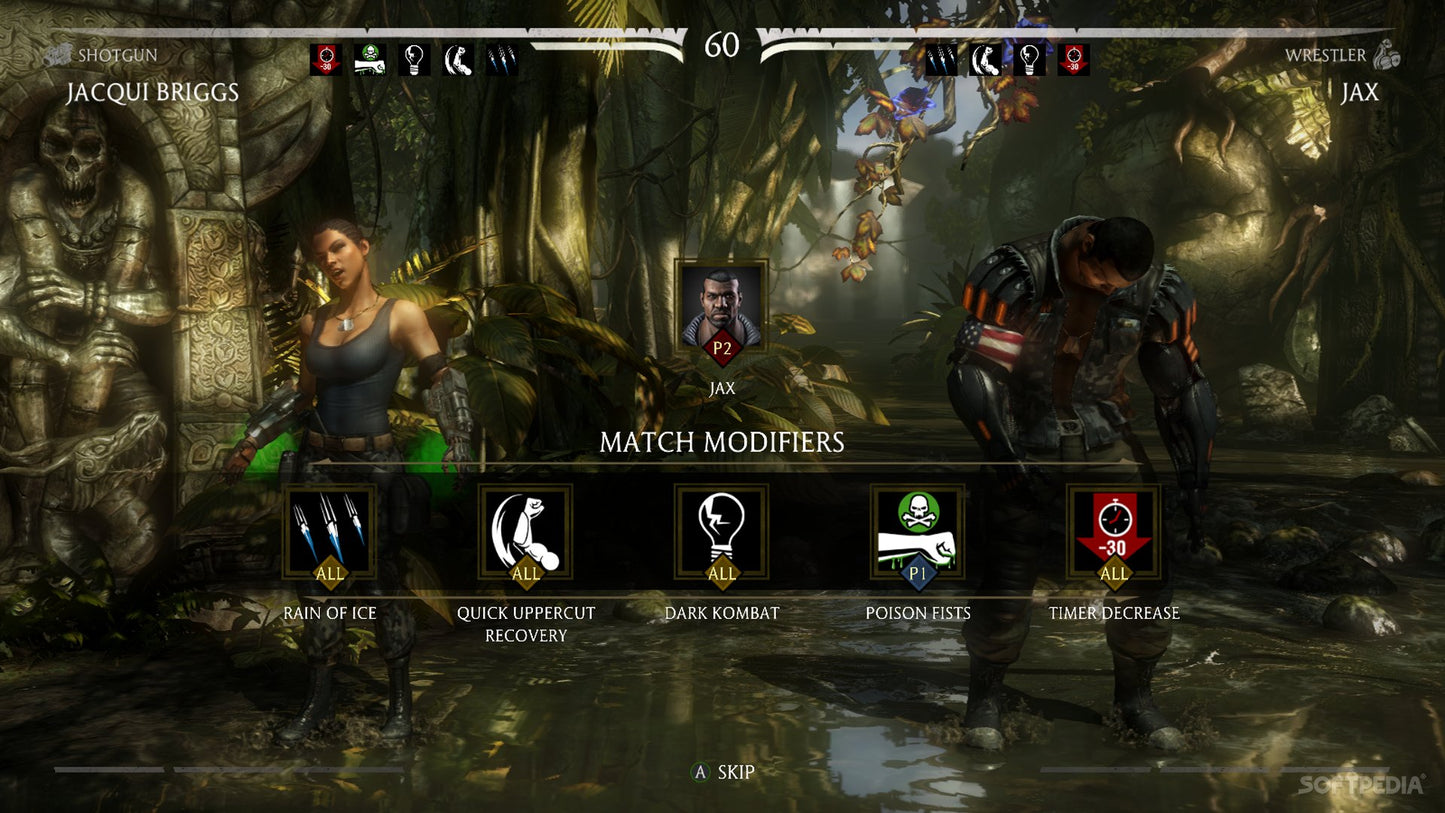The height and width of the screenshot is (813, 1445).
Task: Click the P1 banner under Poison Fists
Action: [x=917, y=575]
